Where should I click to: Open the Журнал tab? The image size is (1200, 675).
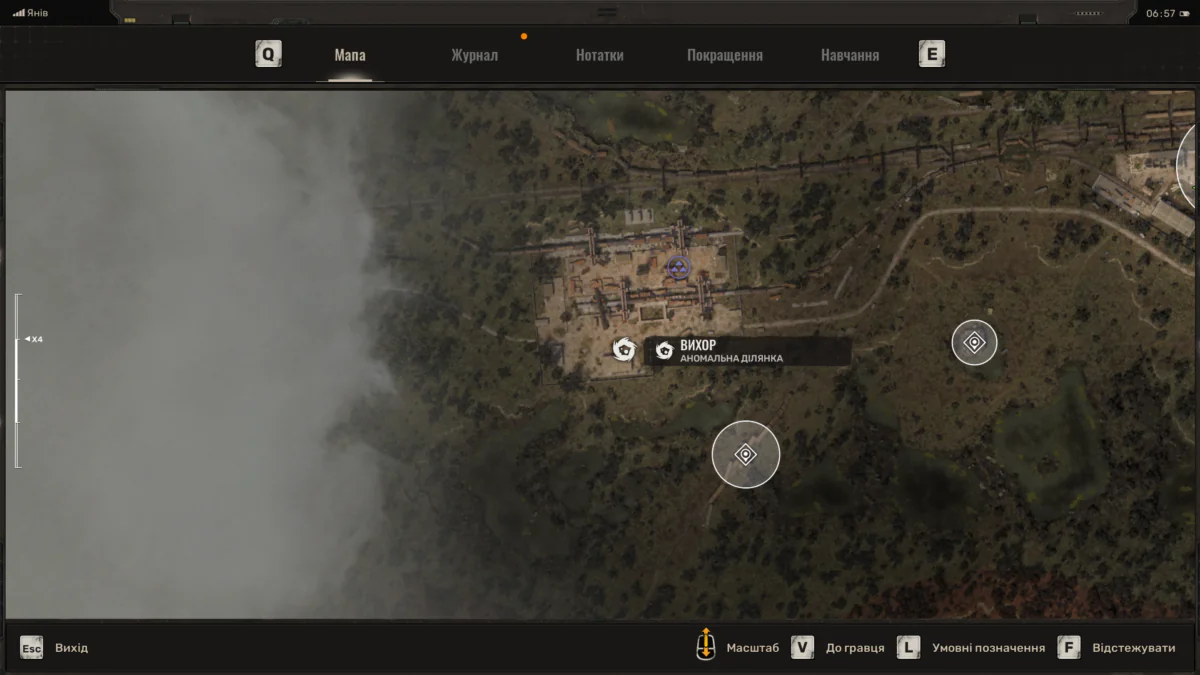tap(474, 55)
